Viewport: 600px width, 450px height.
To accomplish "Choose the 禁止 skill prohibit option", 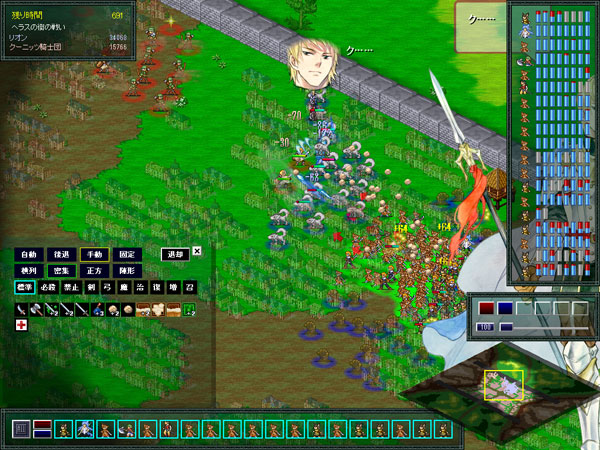I will 72,288.
